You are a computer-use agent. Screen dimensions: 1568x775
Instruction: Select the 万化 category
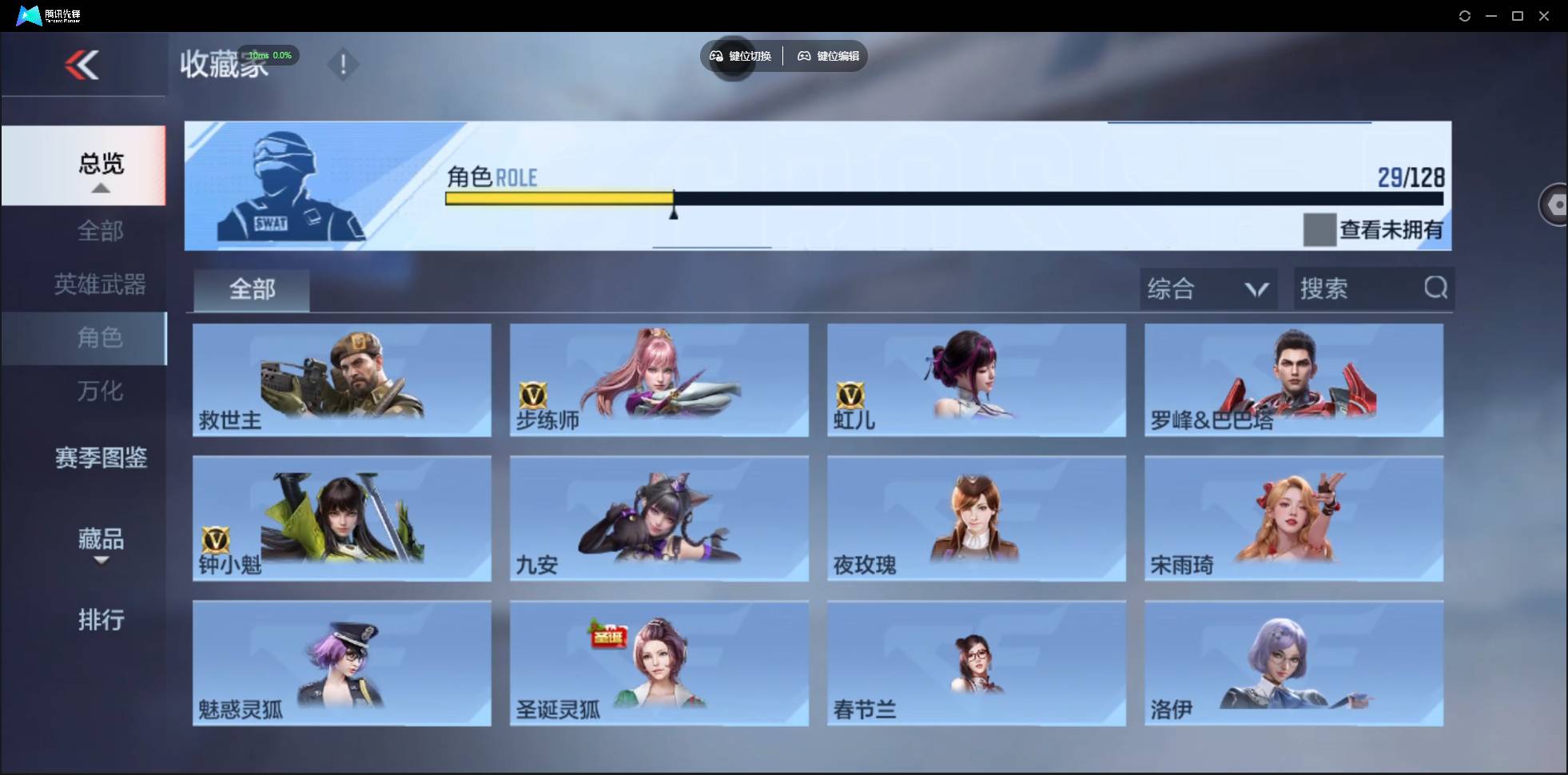100,391
